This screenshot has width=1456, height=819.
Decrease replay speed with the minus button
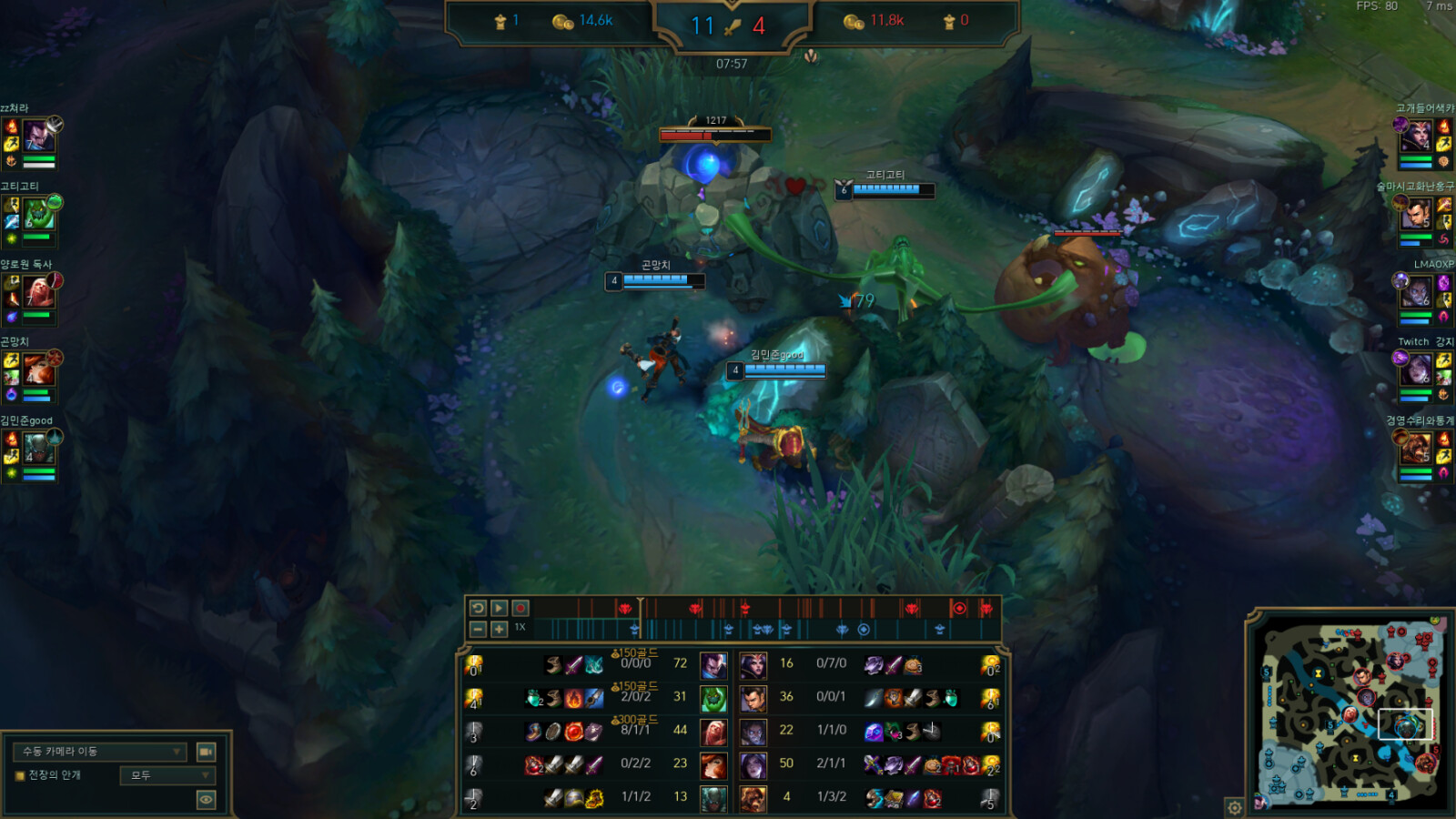(478, 629)
